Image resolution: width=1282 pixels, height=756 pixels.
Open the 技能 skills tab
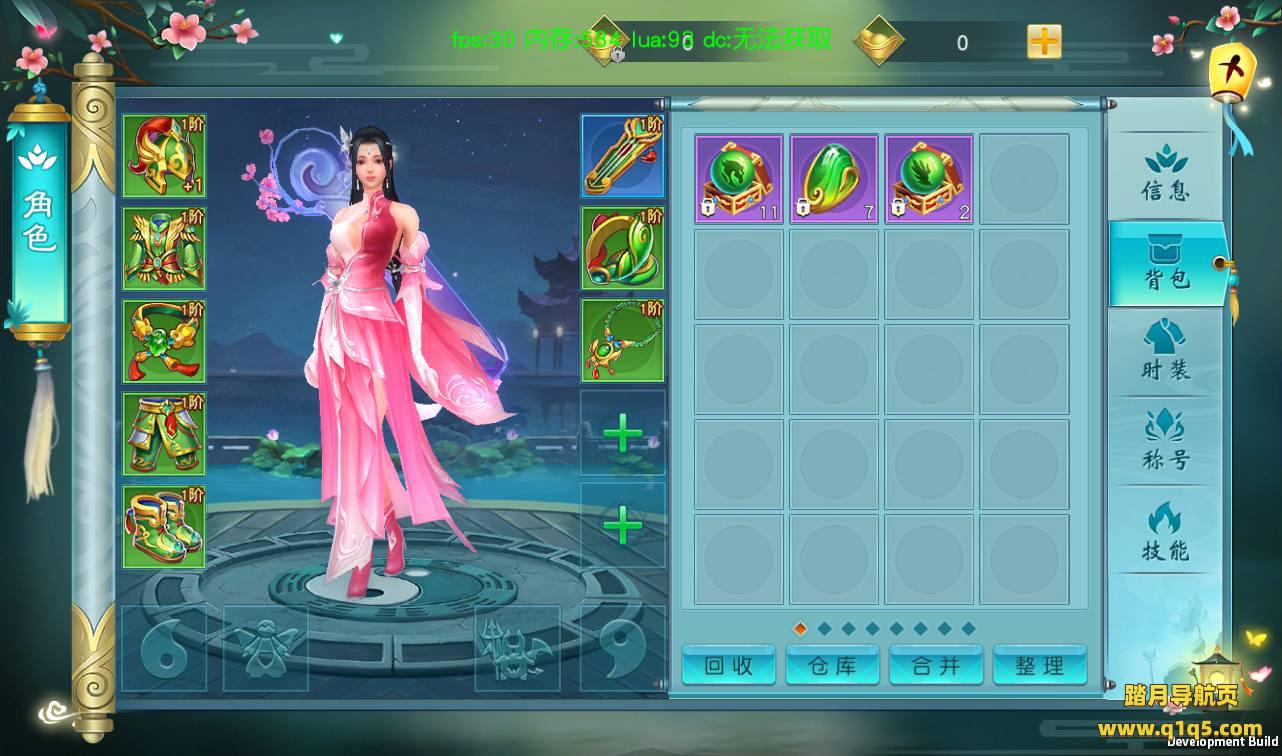click(x=1165, y=532)
